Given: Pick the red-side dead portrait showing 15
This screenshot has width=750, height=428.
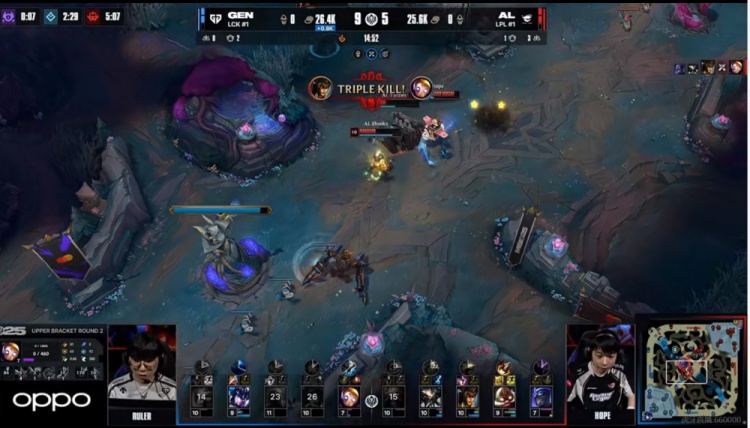Looking at the screenshot, I should (x=394, y=394).
